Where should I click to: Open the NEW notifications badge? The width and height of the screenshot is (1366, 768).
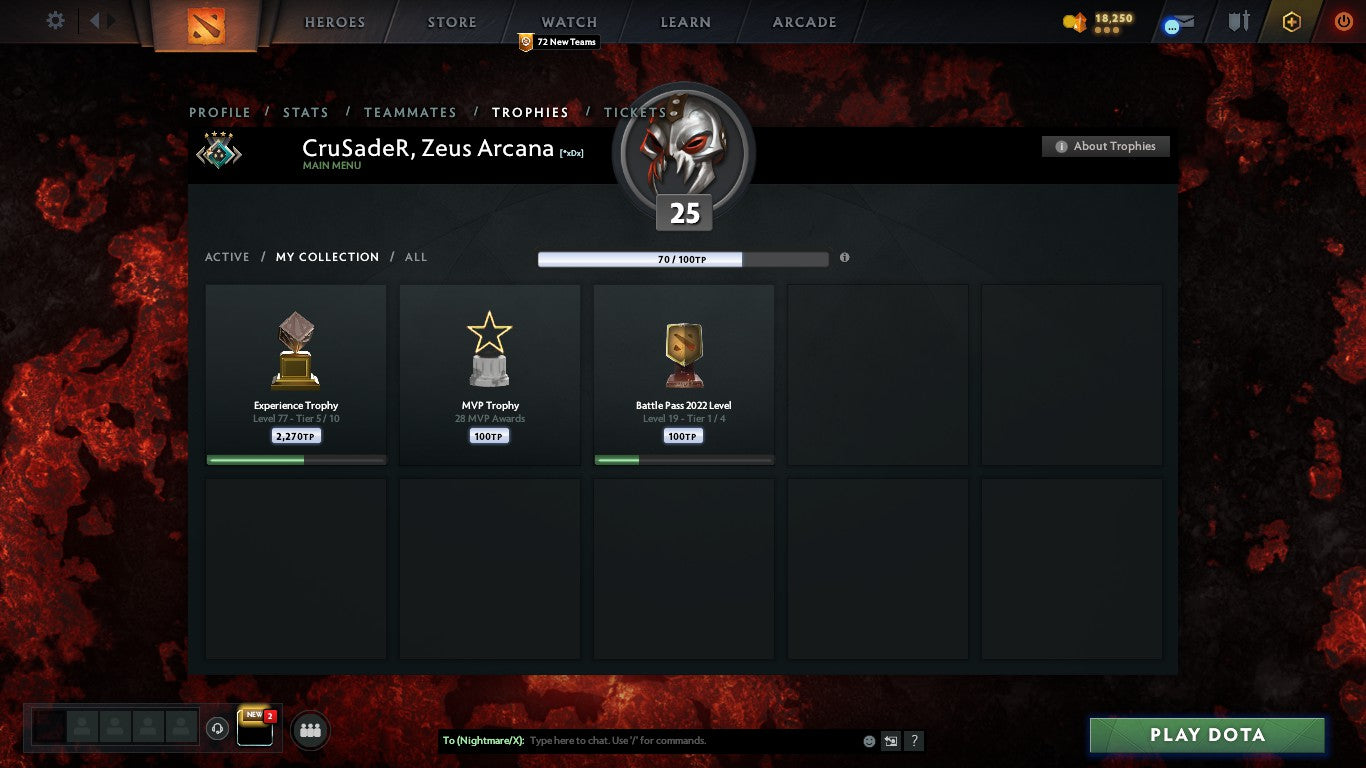[x=252, y=716]
